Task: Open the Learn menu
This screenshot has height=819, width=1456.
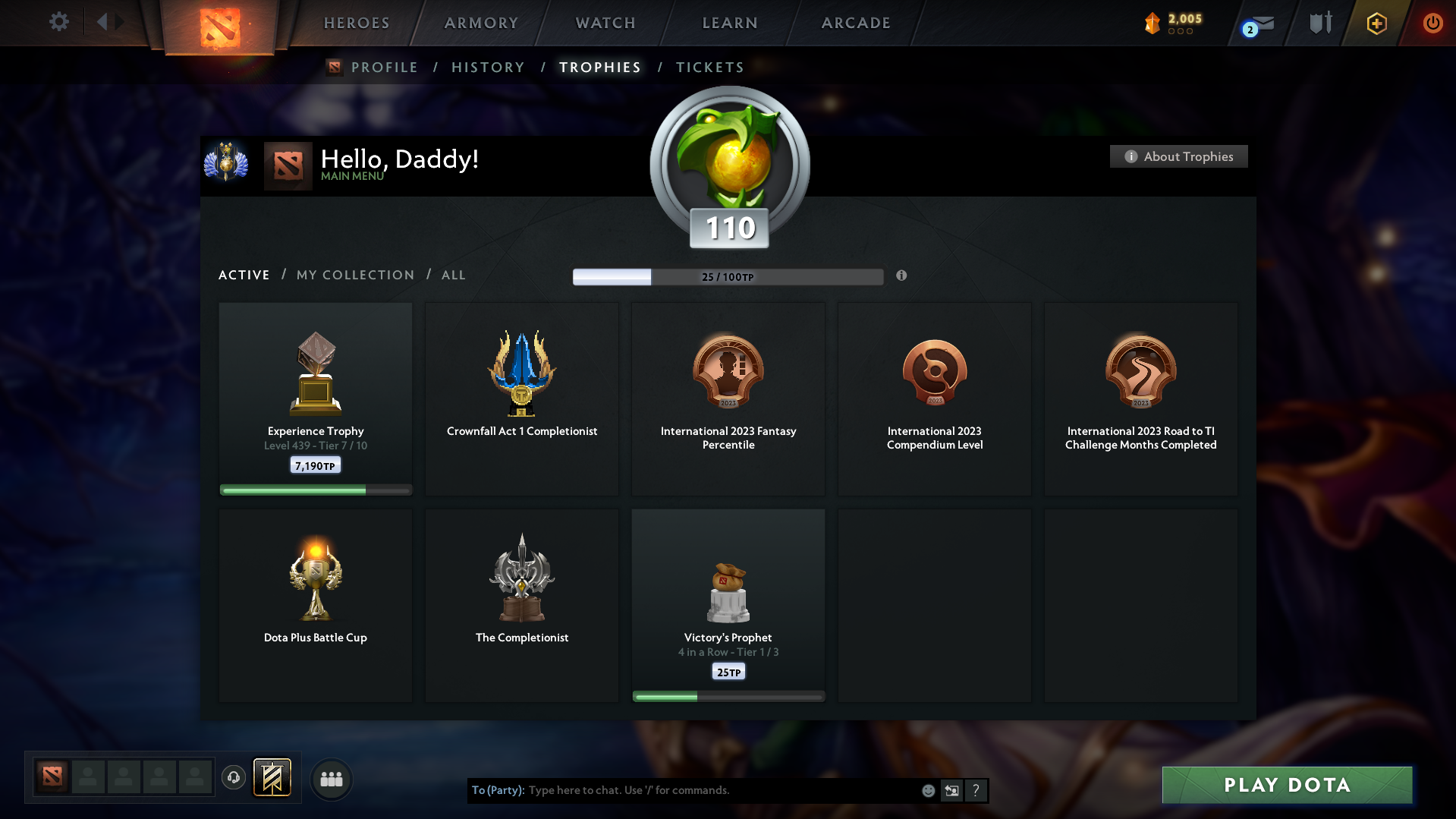Action: tap(730, 23)
